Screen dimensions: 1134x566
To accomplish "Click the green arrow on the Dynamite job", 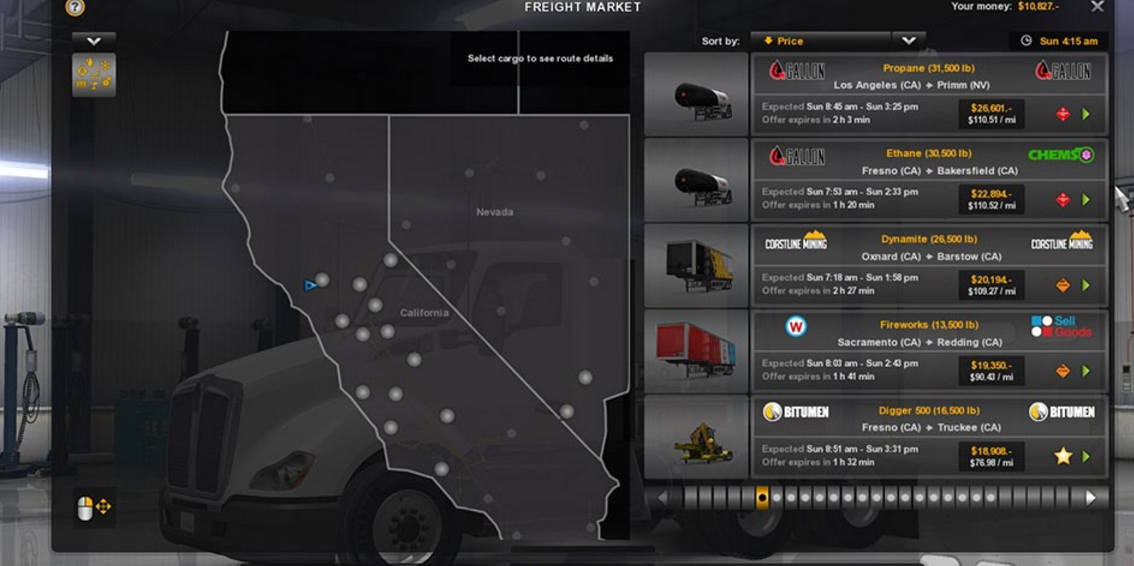I will coord(1086,286).
